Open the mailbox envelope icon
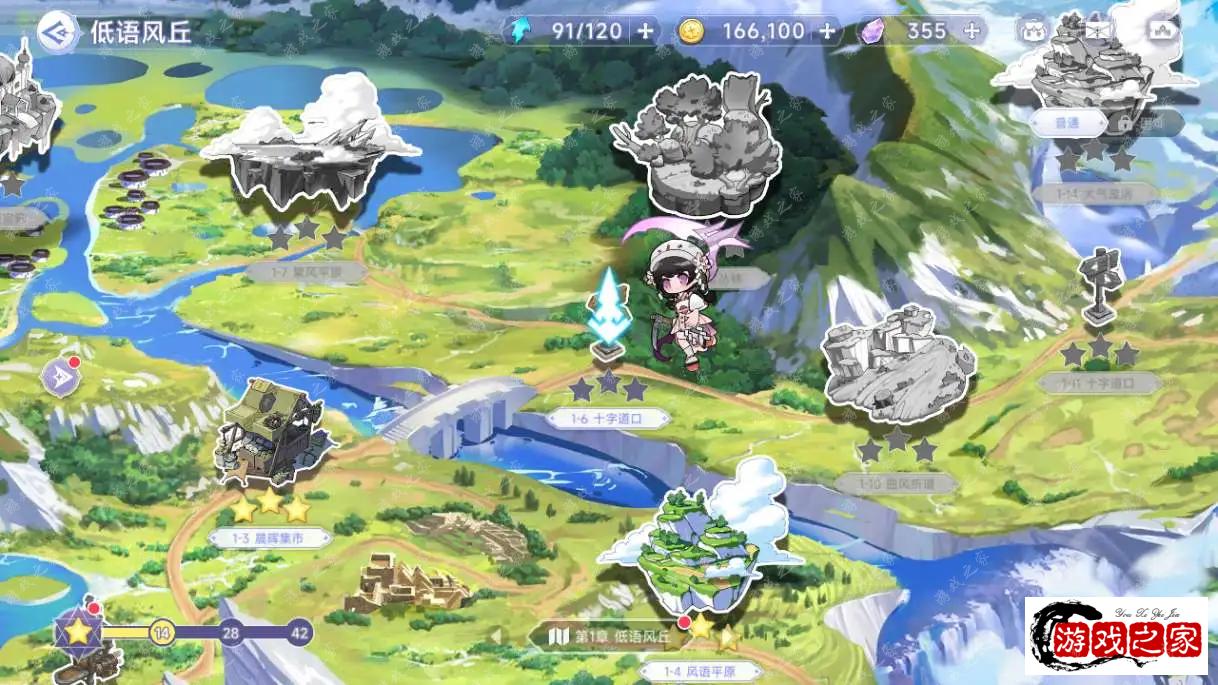 (x=1099, y=30)
